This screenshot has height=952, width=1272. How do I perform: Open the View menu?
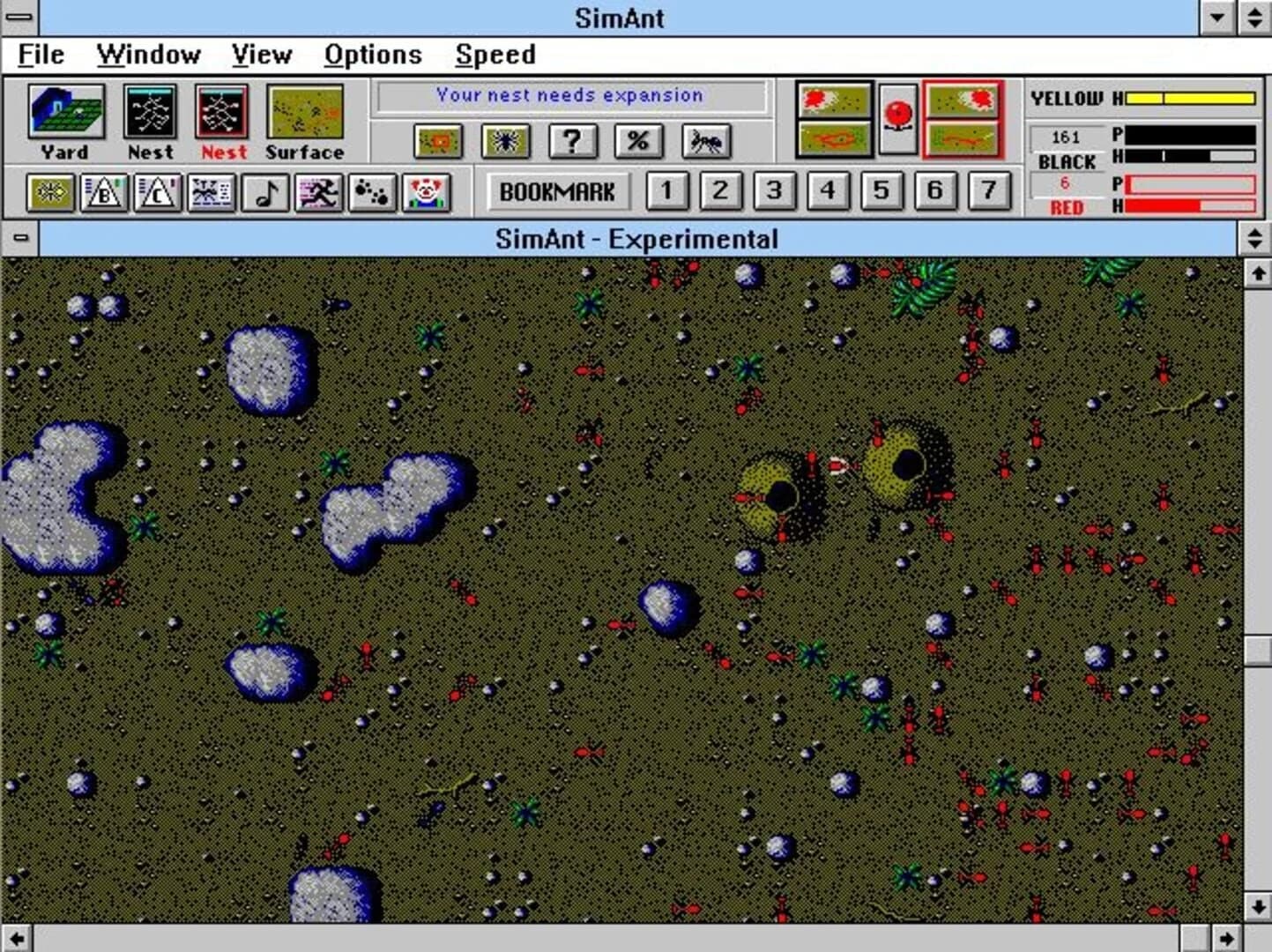(261, 55)
